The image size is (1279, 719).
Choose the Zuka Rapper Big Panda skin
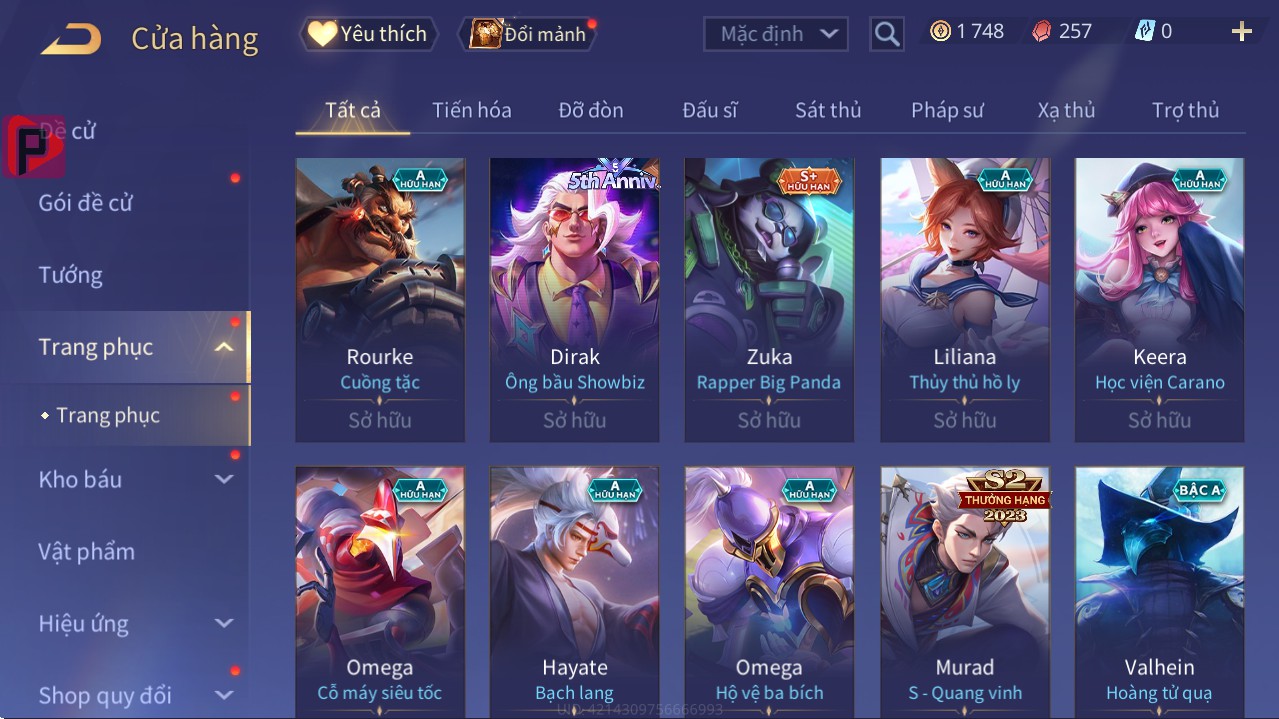tap(769, 299)
